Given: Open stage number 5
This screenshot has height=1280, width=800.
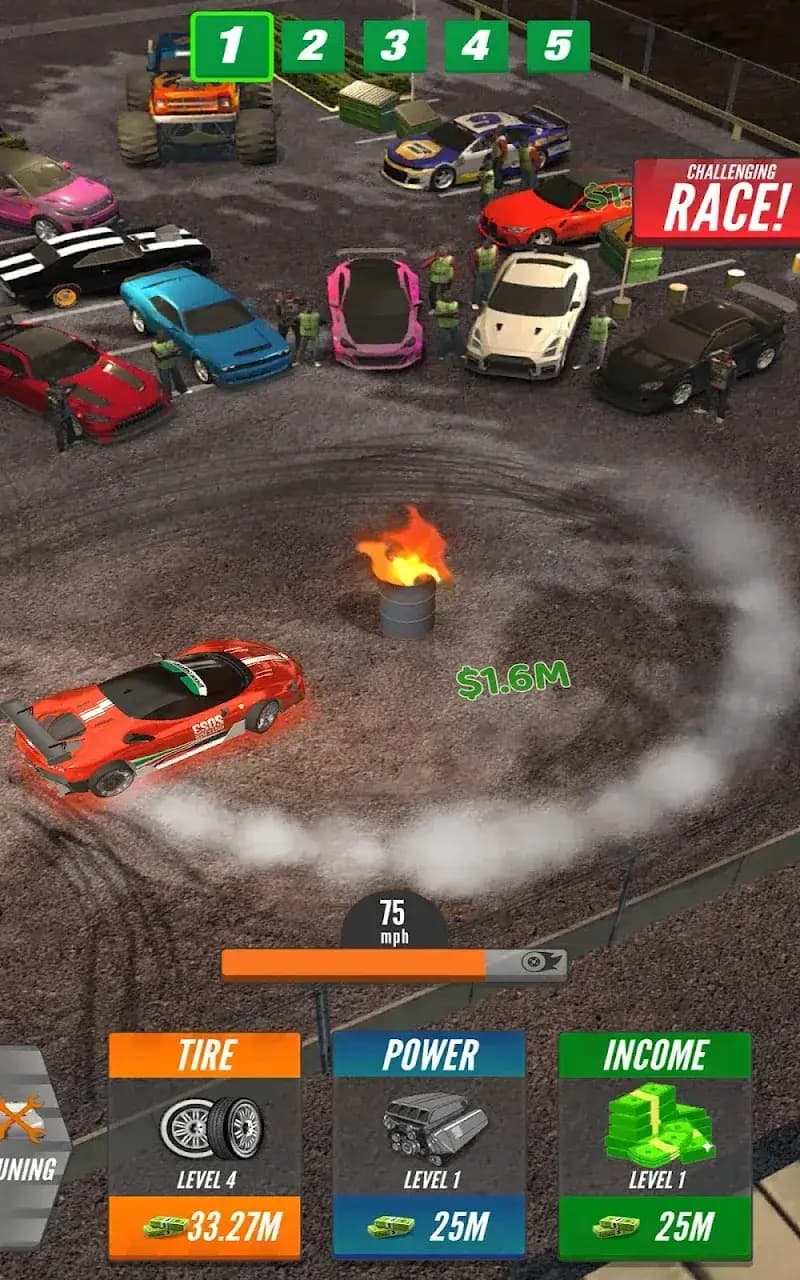Looking at the screenshot, I should point(558,46).
